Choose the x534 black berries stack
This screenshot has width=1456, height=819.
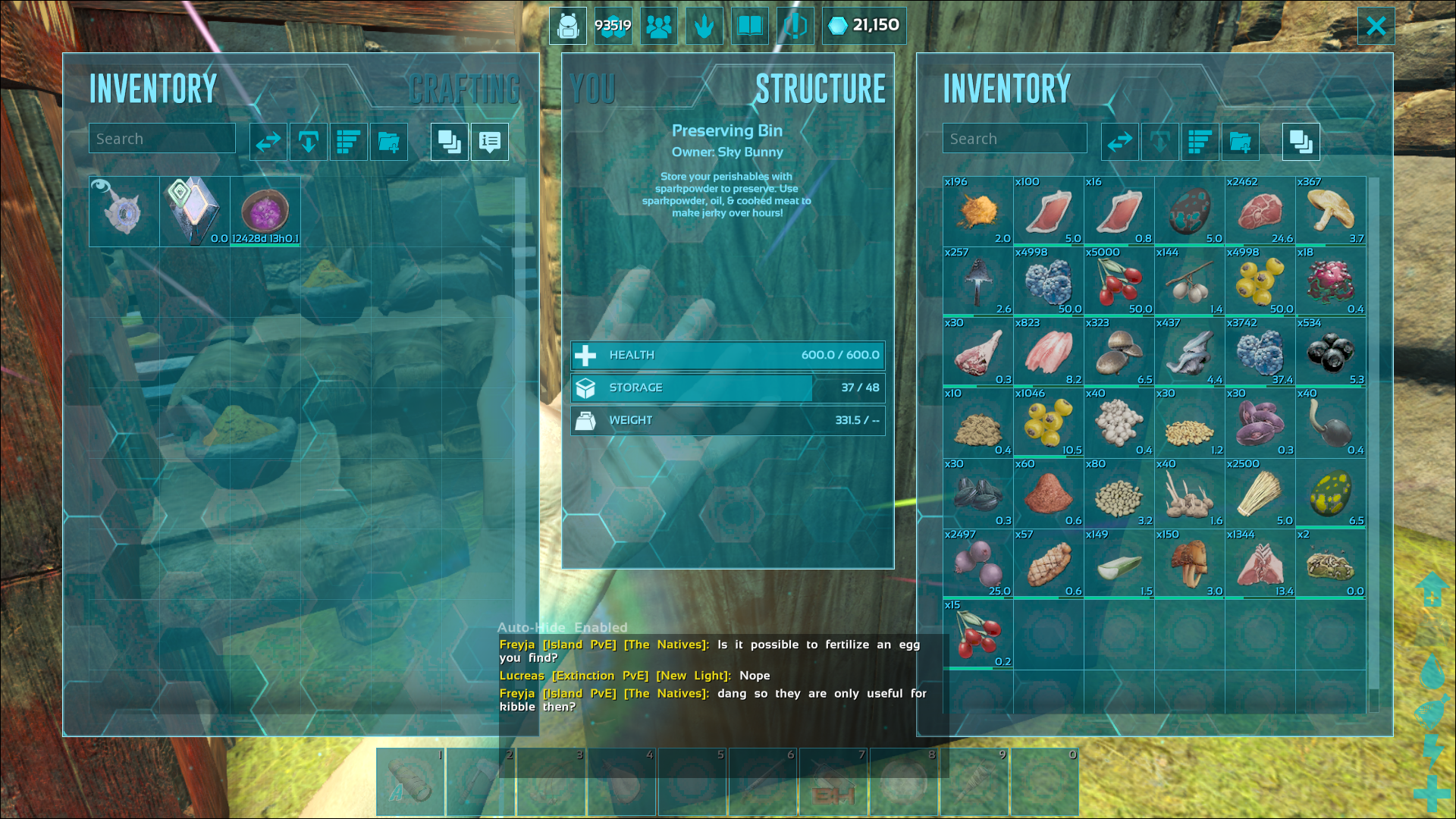coord(1330,353)
